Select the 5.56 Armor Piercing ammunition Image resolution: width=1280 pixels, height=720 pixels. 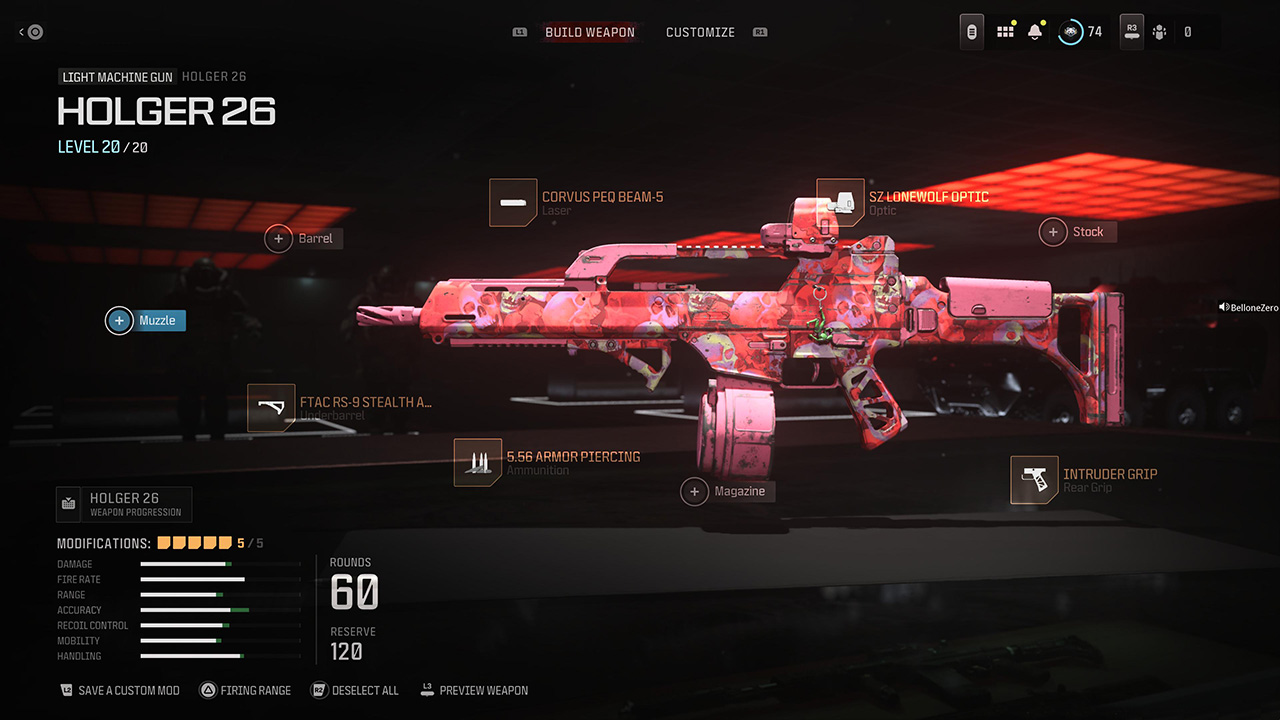click(x=547, y=462)
